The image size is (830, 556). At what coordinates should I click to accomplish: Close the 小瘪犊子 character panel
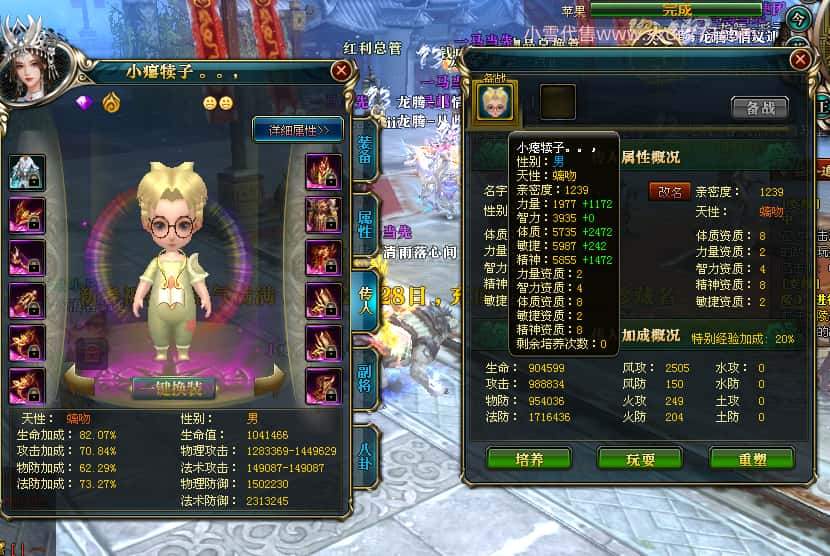[341, 71]
